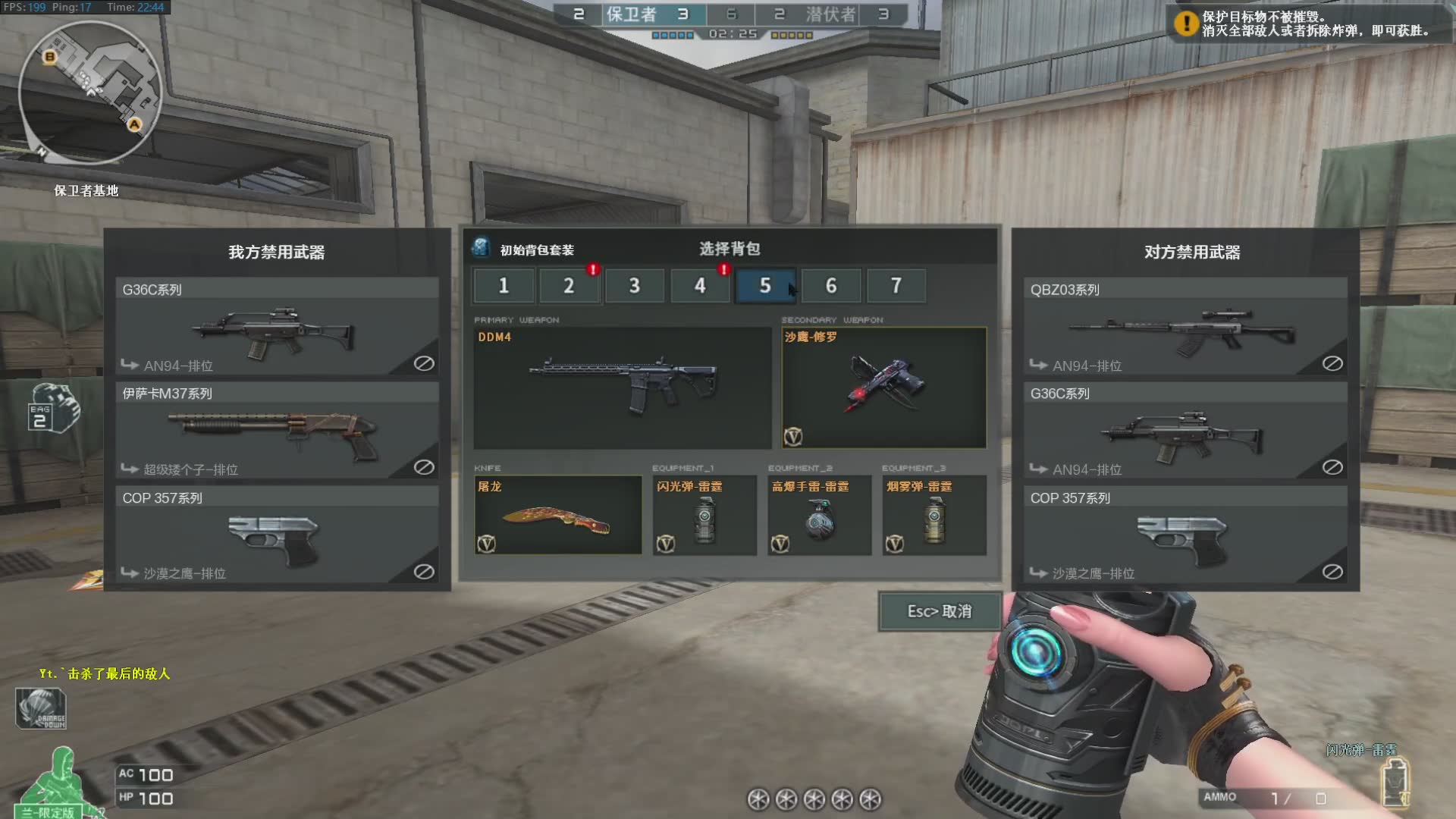This screenshot has height=819, width=1456.
Task: Select the 高爆手雷-雷霆 grenade slot
Action: (819, 516)
